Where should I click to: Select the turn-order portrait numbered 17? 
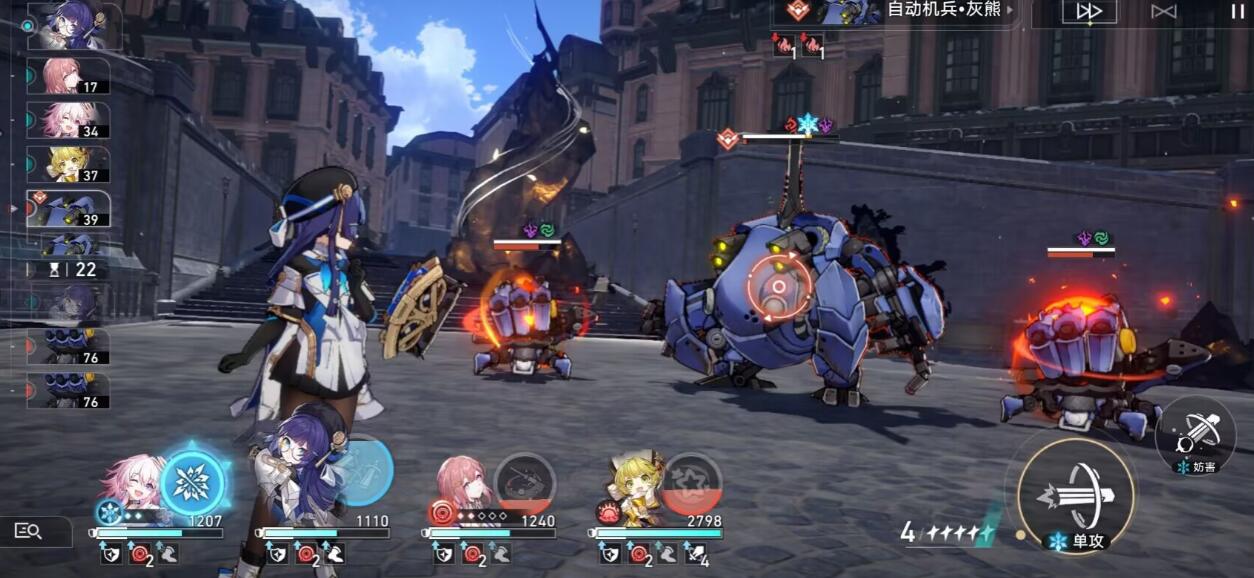point(68,76)
